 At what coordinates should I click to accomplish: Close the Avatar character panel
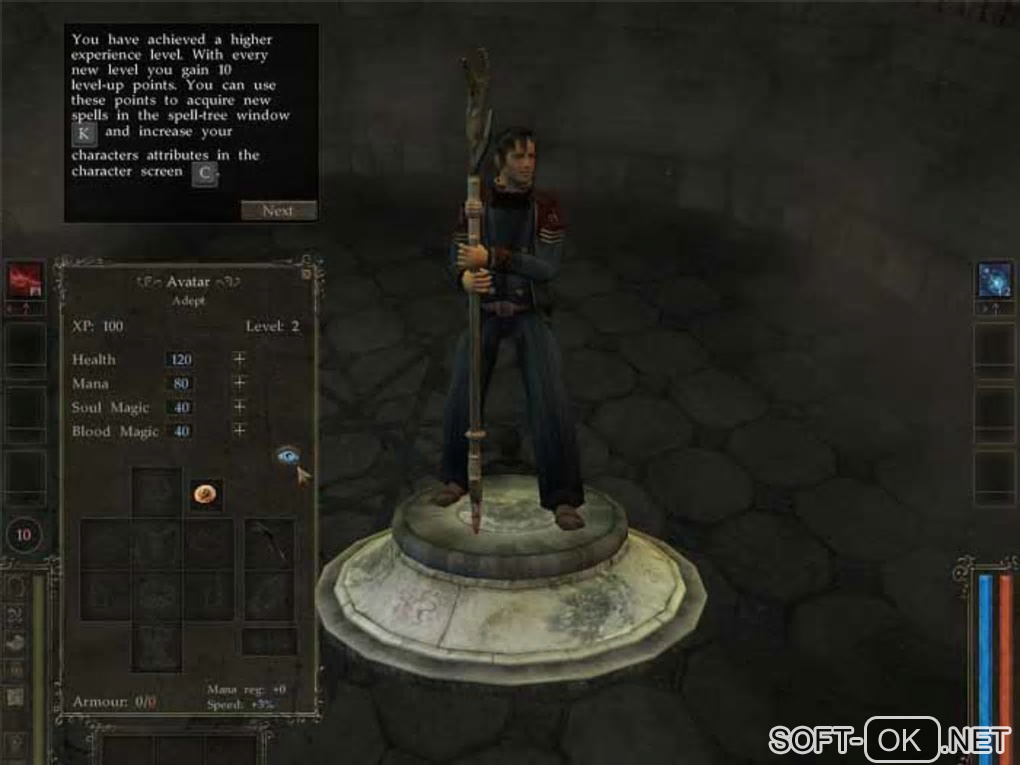pos(306,273)
